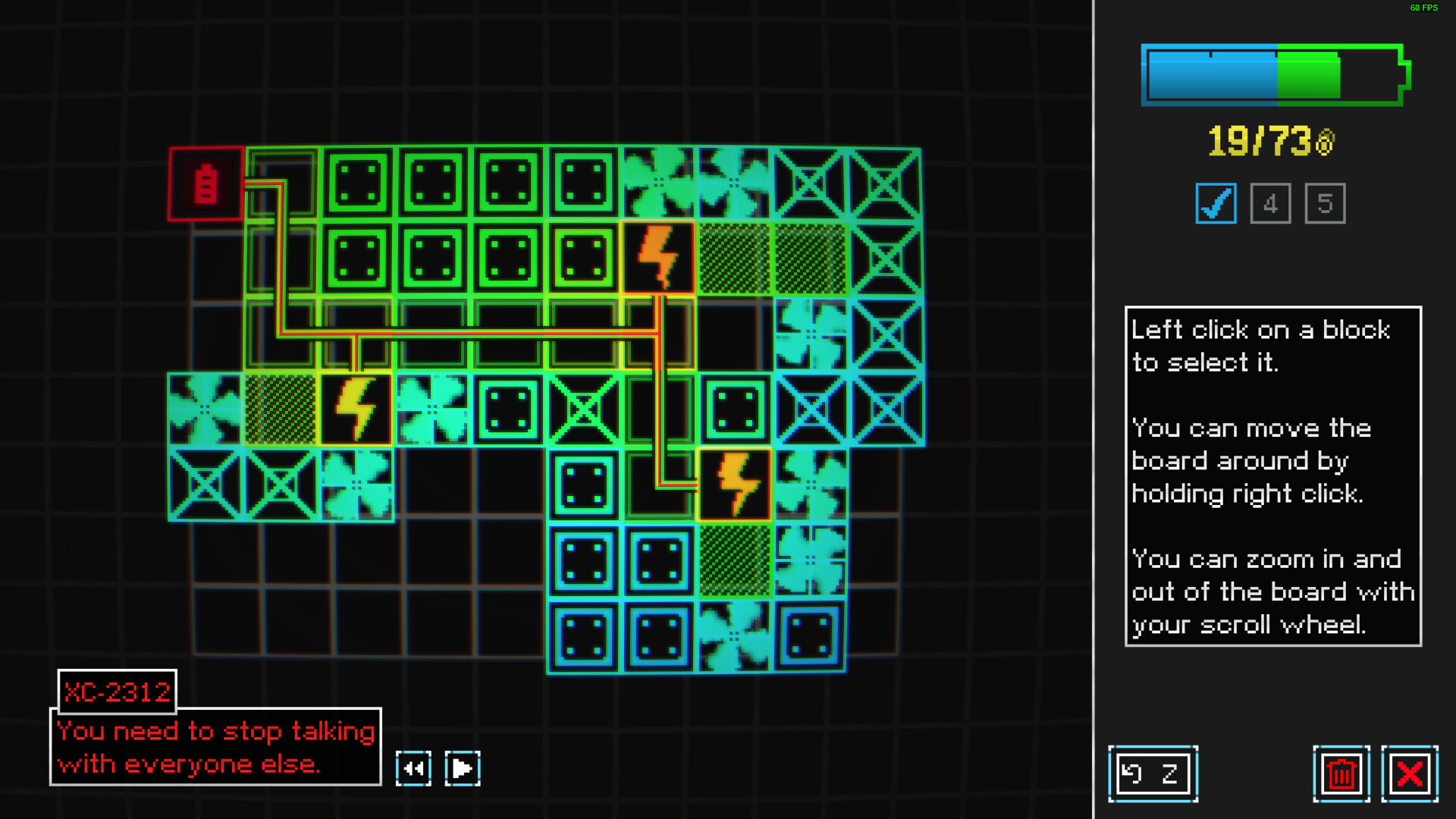Select the red battery source block
This screenshot has width=1456, height=819.
(x=205, y=182)
